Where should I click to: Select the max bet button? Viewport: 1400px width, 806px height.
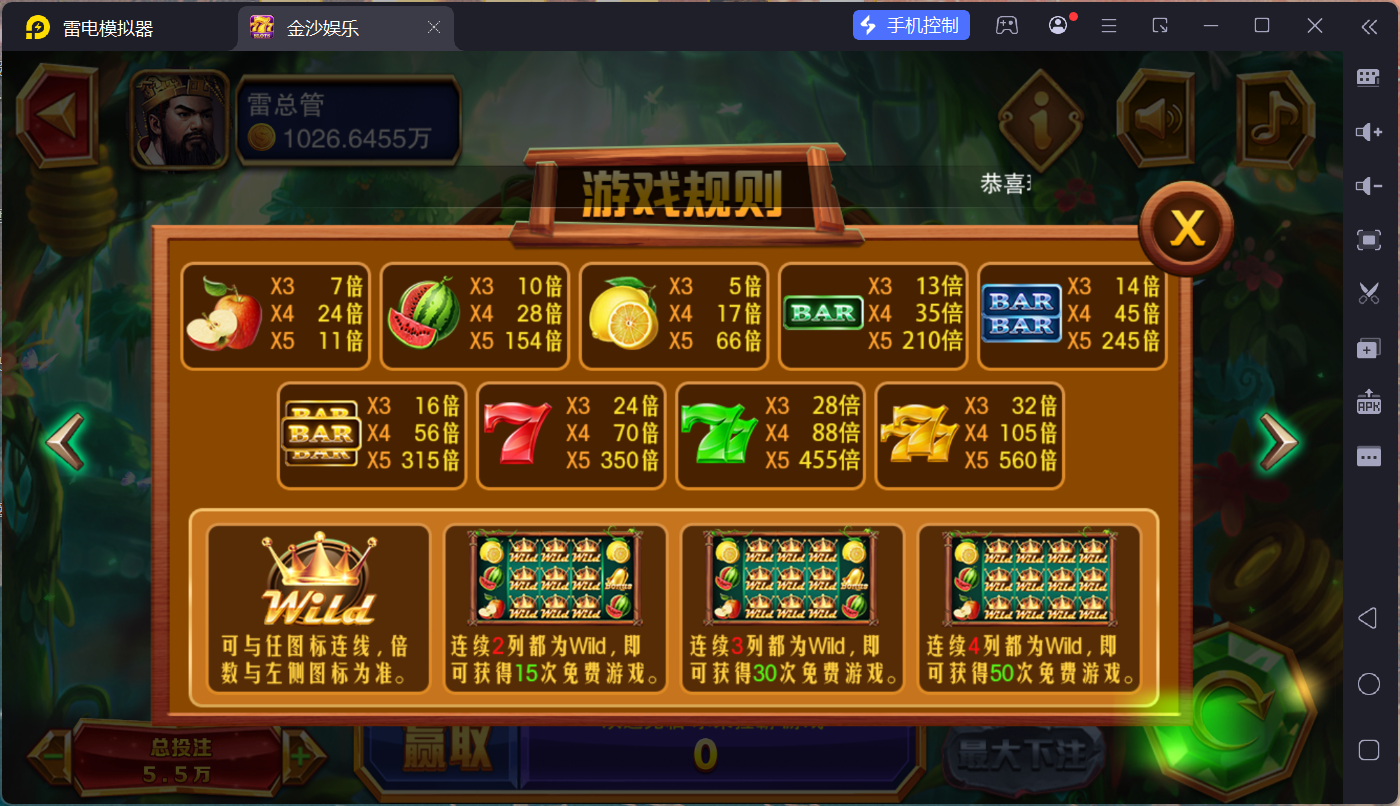click(1022, 755)
